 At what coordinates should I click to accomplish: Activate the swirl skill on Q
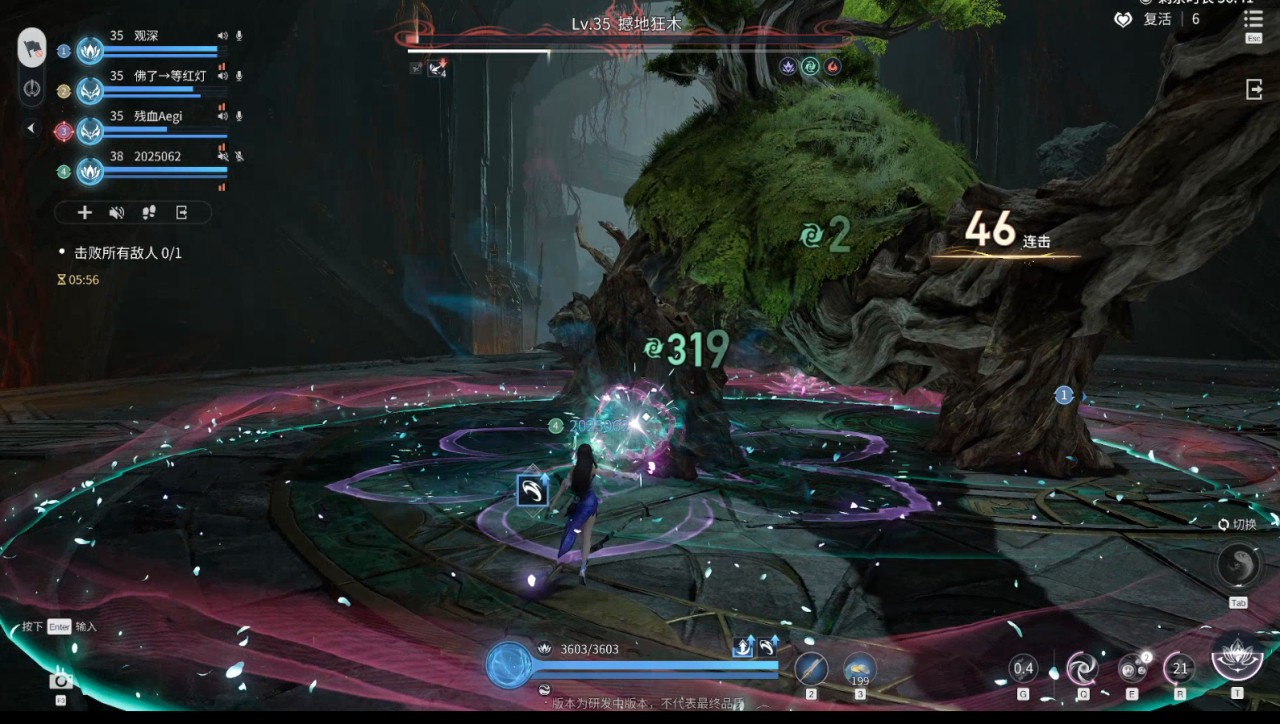(1082, 668)
